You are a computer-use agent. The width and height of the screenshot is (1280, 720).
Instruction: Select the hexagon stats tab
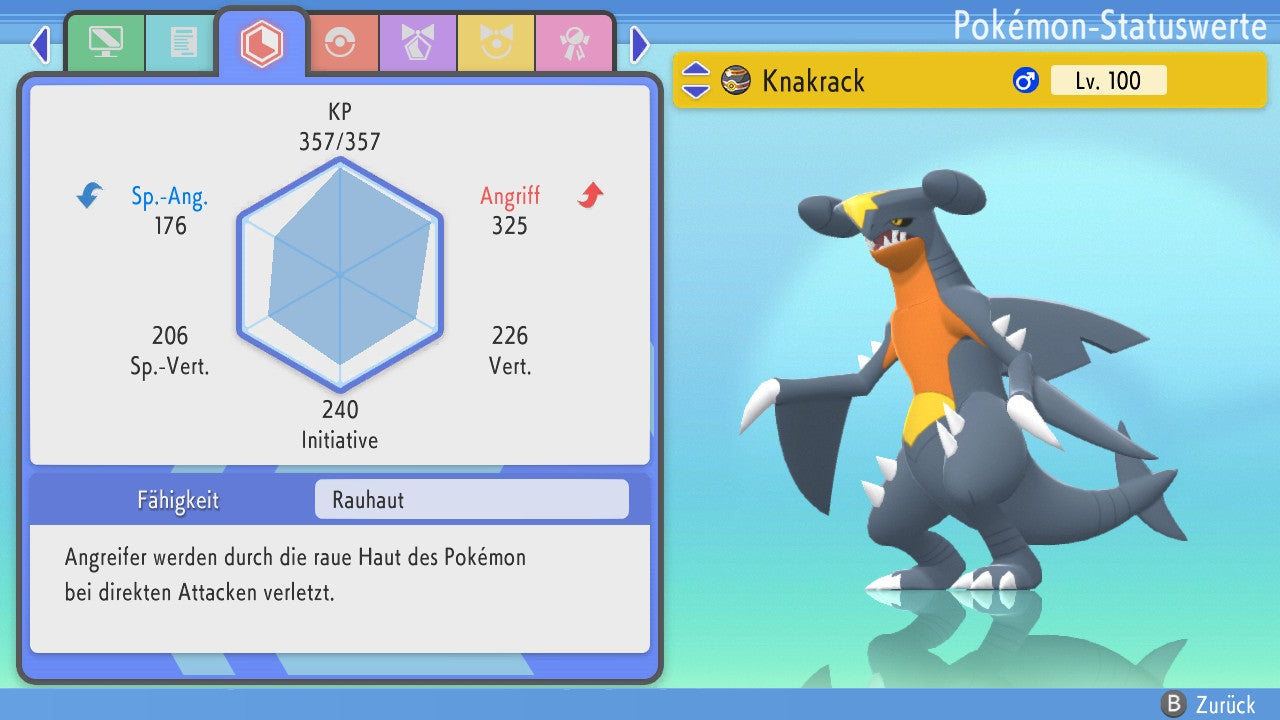coord(262,43)
